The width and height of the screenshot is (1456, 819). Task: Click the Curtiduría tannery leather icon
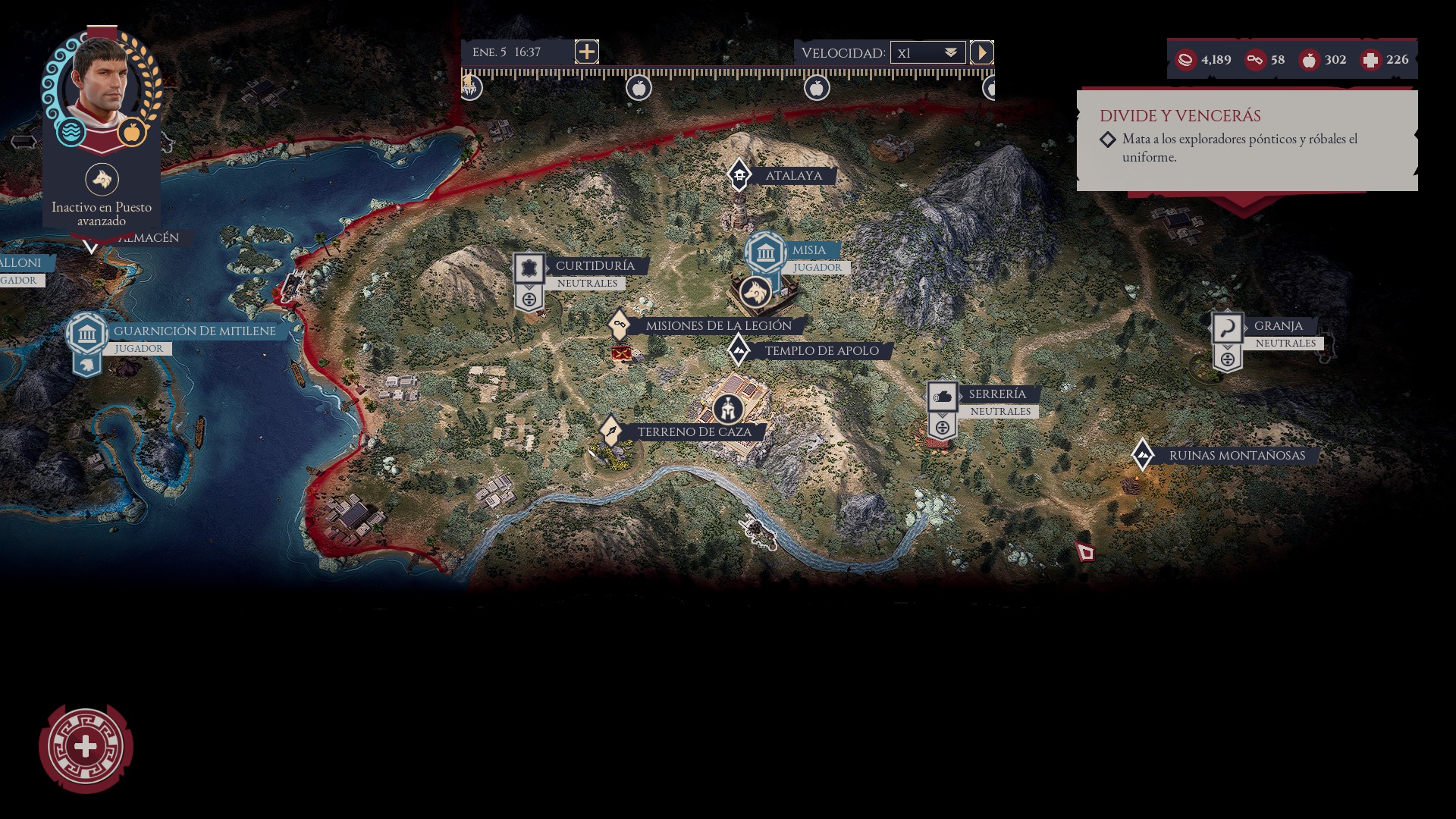click(529, 267)
